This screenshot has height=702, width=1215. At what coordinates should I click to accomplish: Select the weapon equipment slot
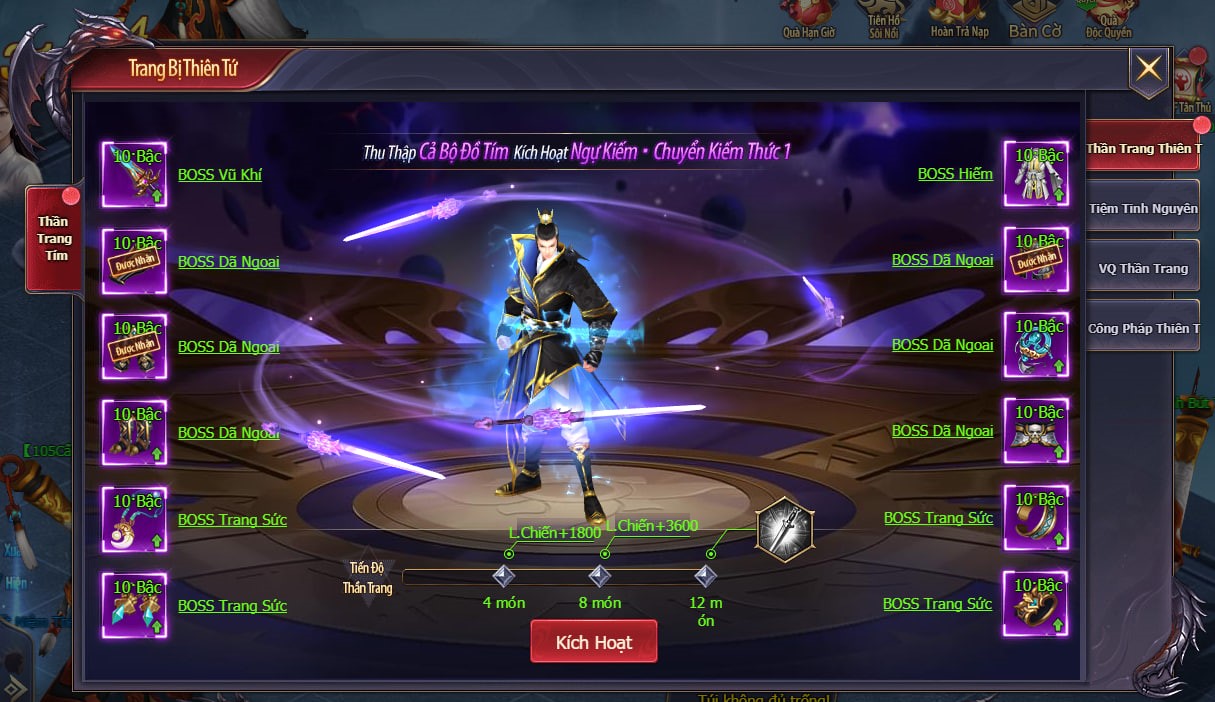(134, 174)
